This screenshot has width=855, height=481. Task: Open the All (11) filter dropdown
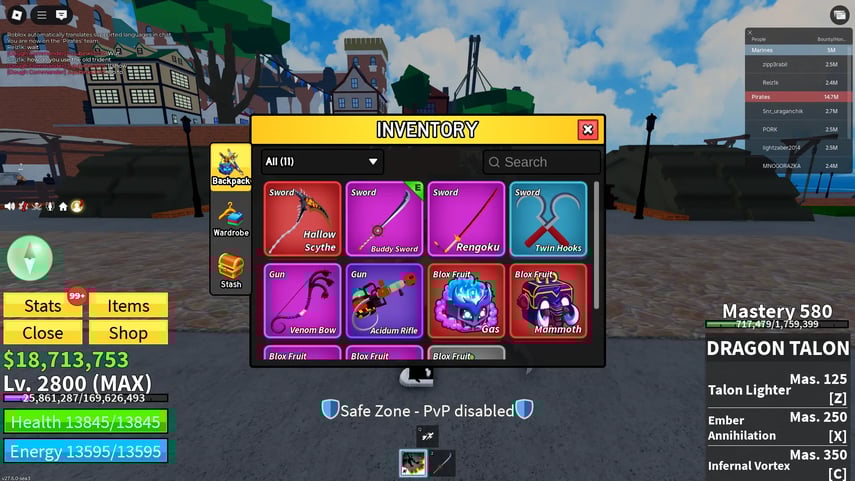click(x=322, y=162)
